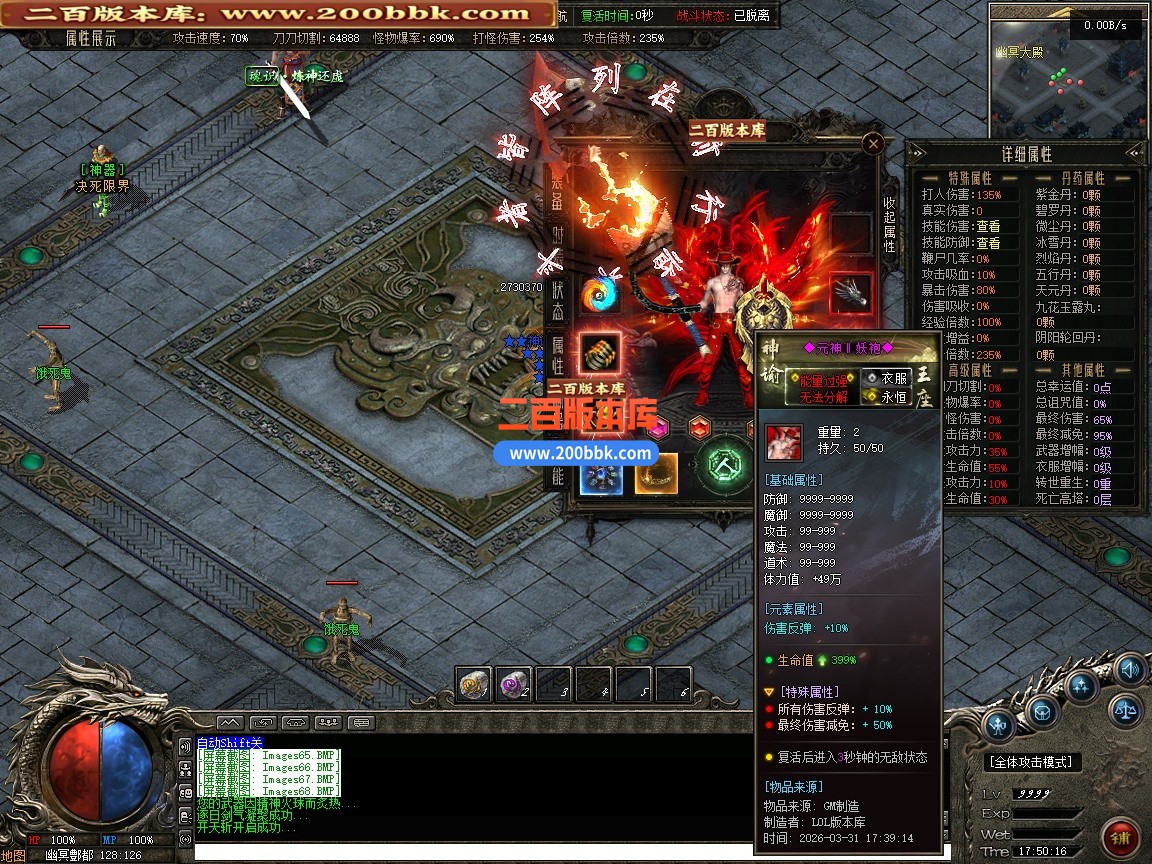The width and height of the screenshot is (1152, 864).
Task: Close the character equipment panel
Action: [x=873, y=144]
